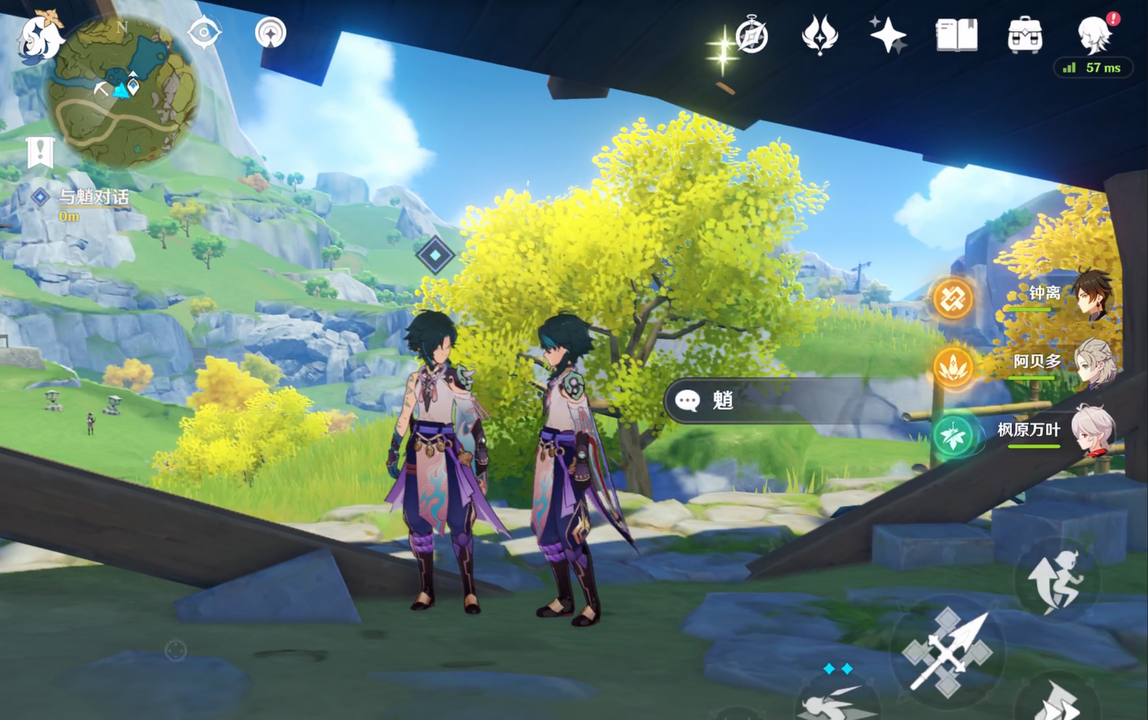Open the backpack inventory
Image resolution: width=1148 pixels, height=721 pixels.
coord(1025,36)
